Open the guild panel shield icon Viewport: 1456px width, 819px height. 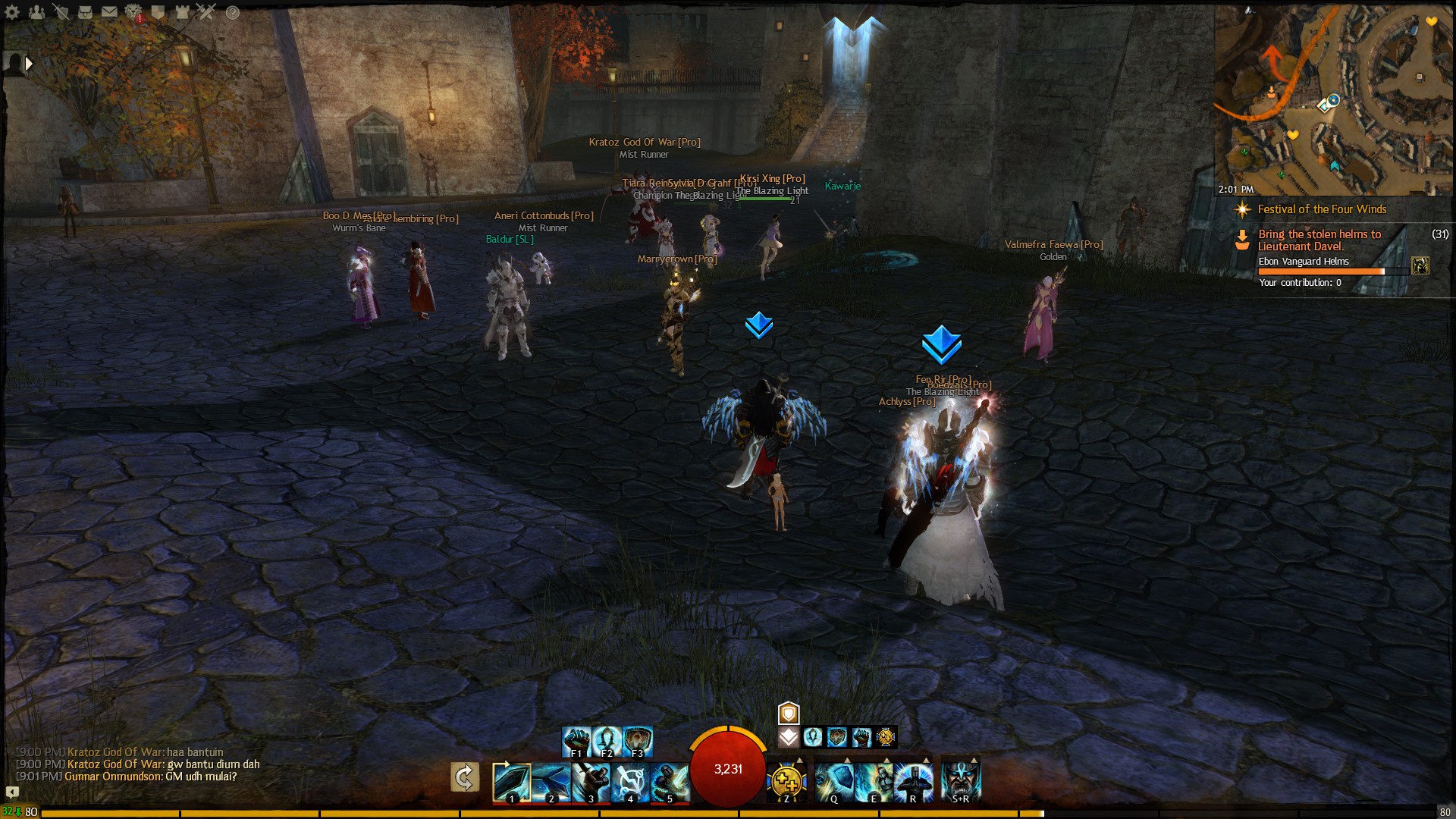coord(158,12)
